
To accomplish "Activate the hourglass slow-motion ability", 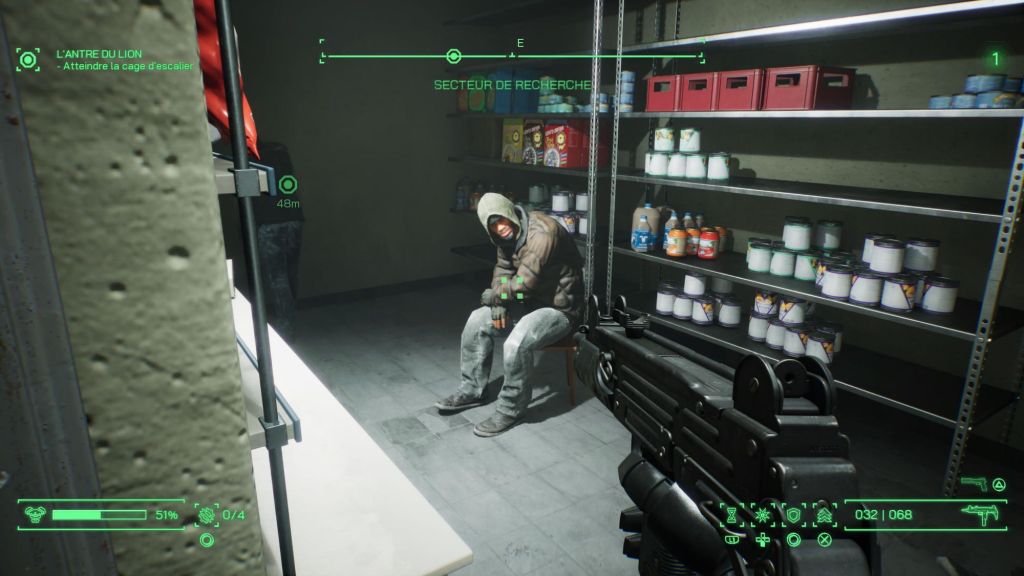I will (732, 515).
